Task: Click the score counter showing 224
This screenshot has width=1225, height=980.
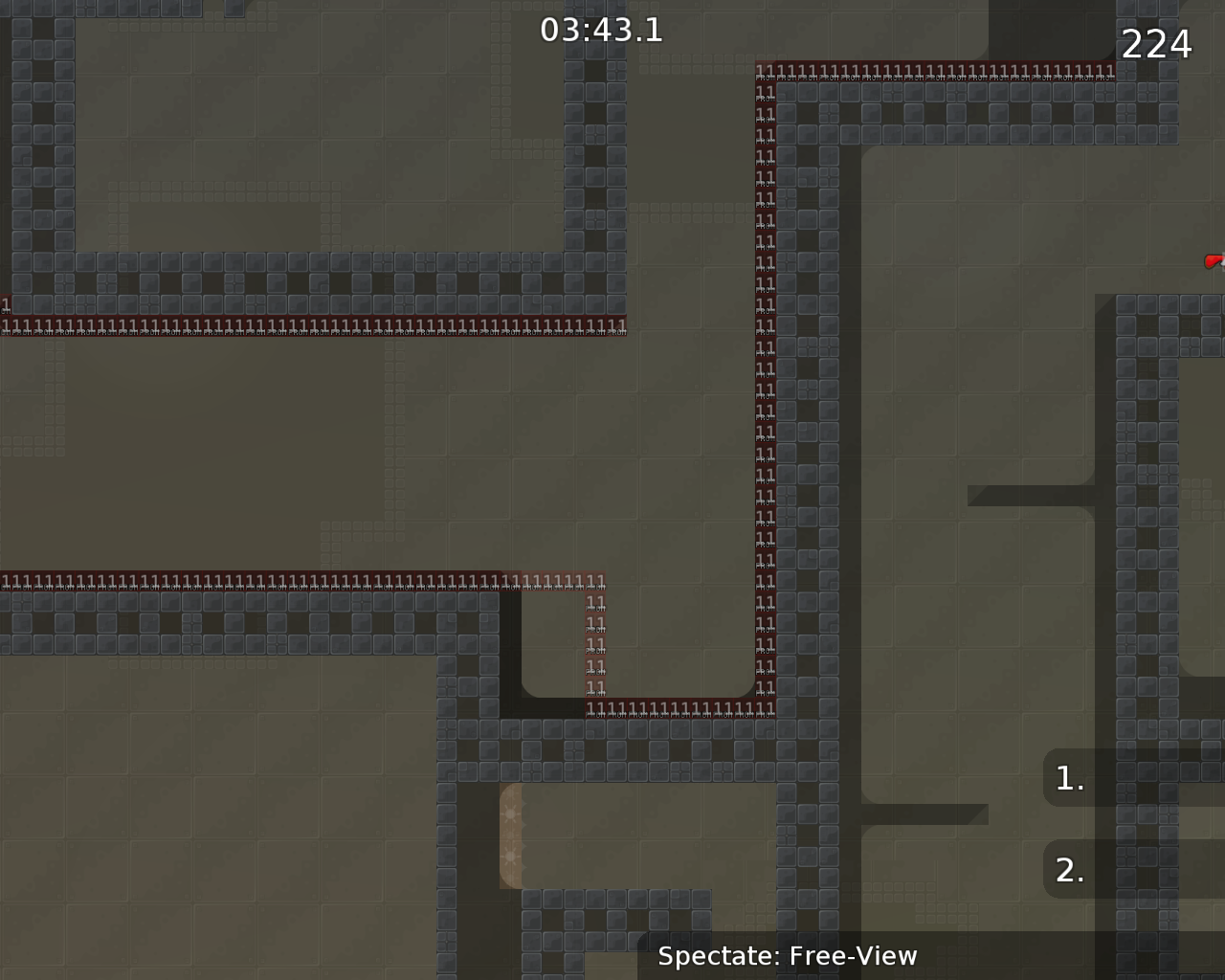Action: coord(1155,43)
